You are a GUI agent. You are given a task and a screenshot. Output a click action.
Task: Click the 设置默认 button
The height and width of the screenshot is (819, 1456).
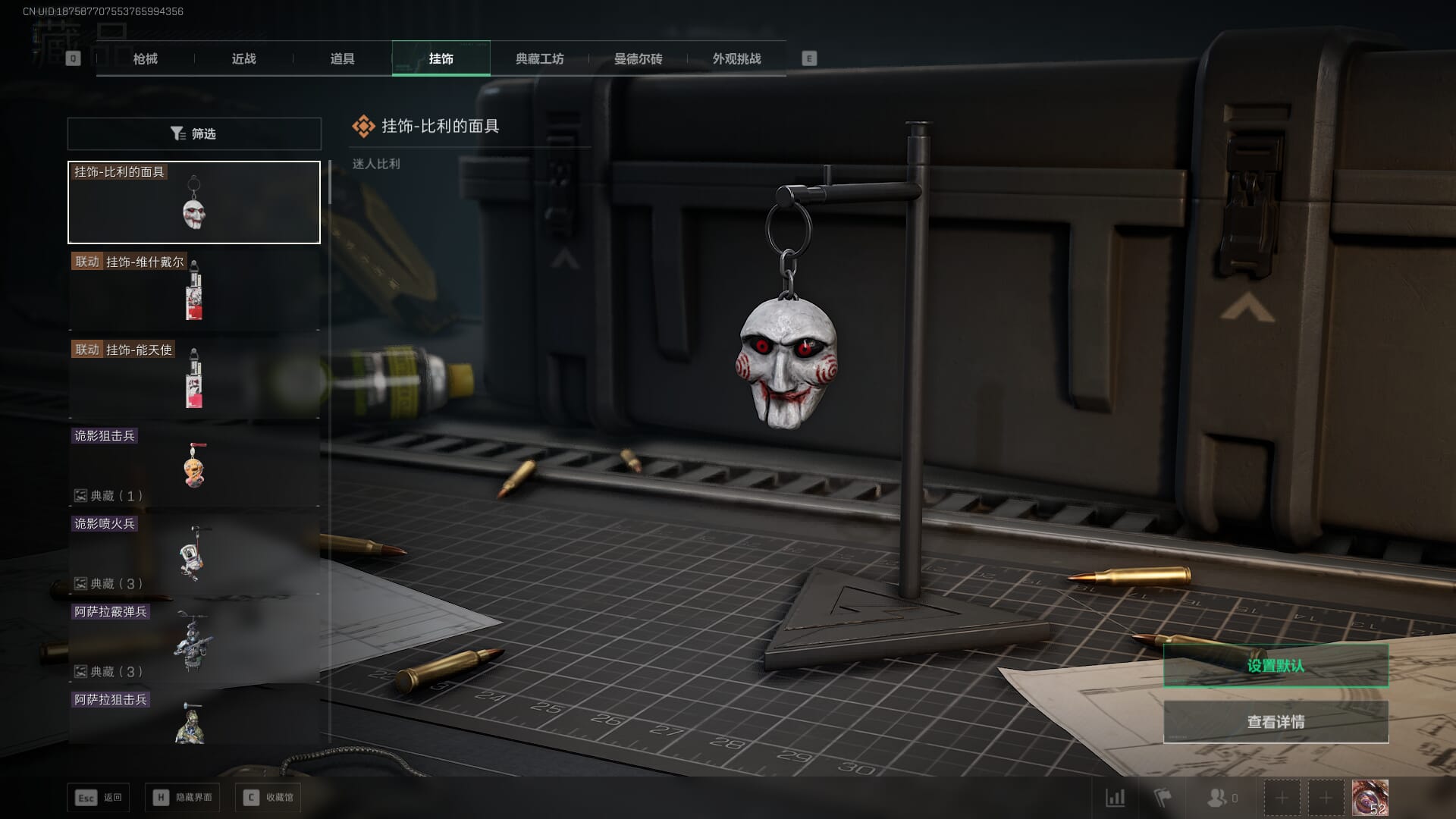(x=1276, y=666)
